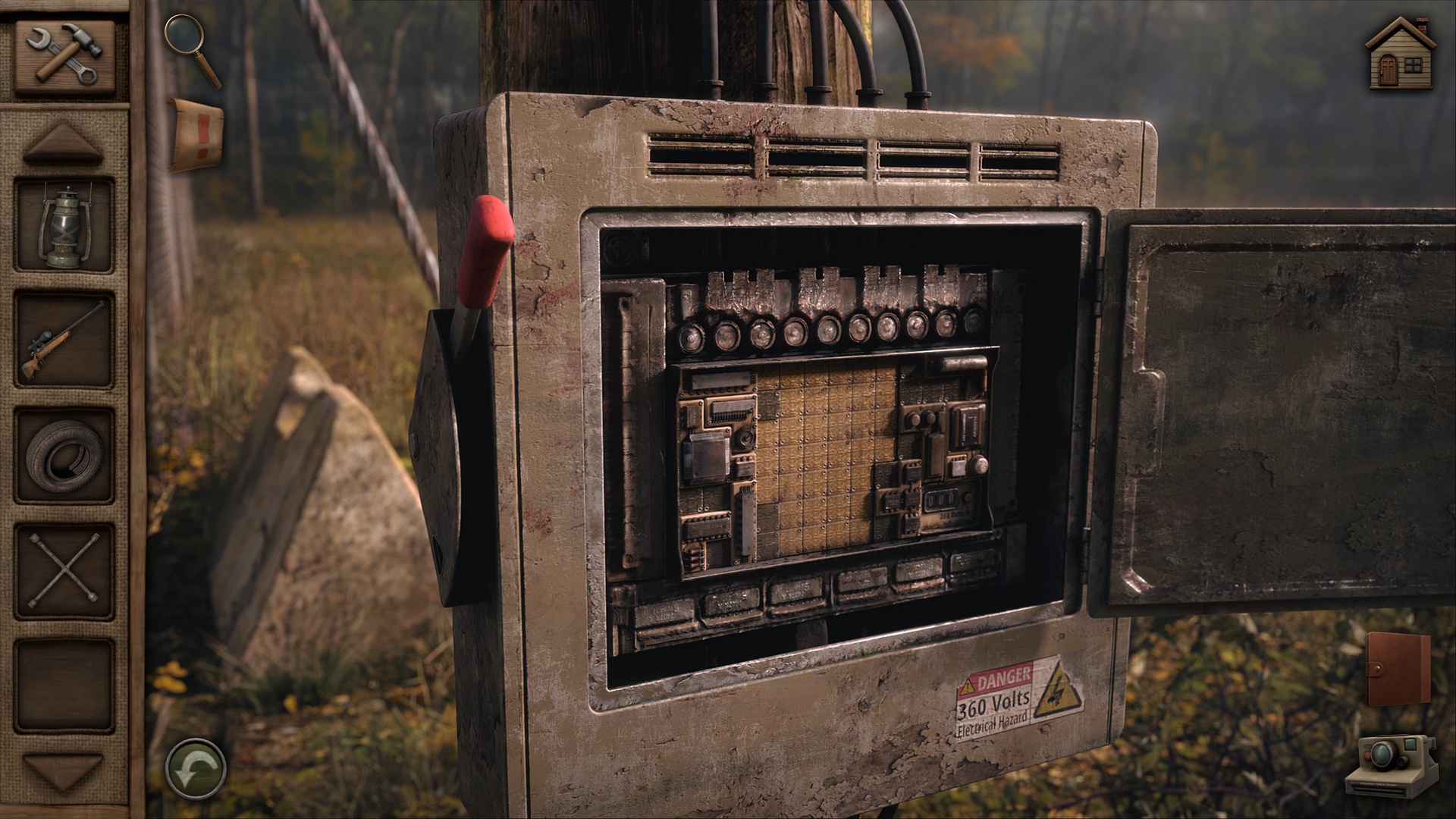Click the inventory up arrow

[63, 143]
